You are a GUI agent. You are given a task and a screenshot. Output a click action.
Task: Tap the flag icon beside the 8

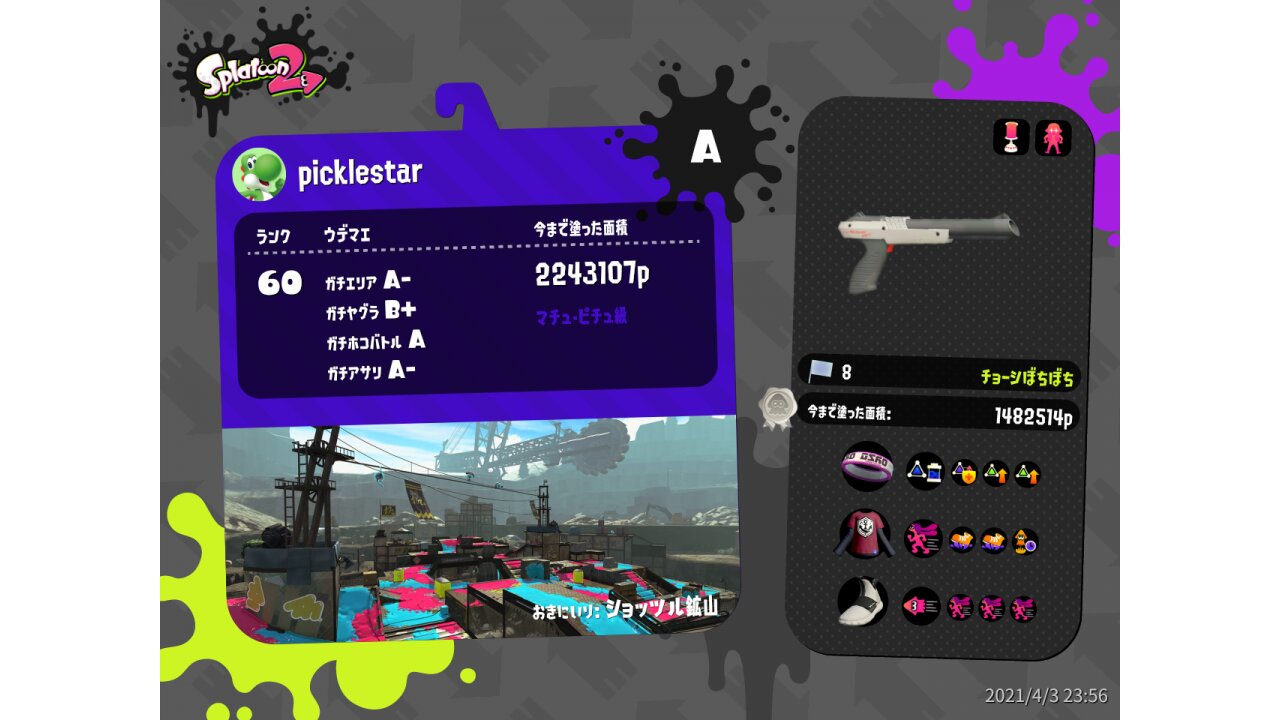click(x=820, y=371)
